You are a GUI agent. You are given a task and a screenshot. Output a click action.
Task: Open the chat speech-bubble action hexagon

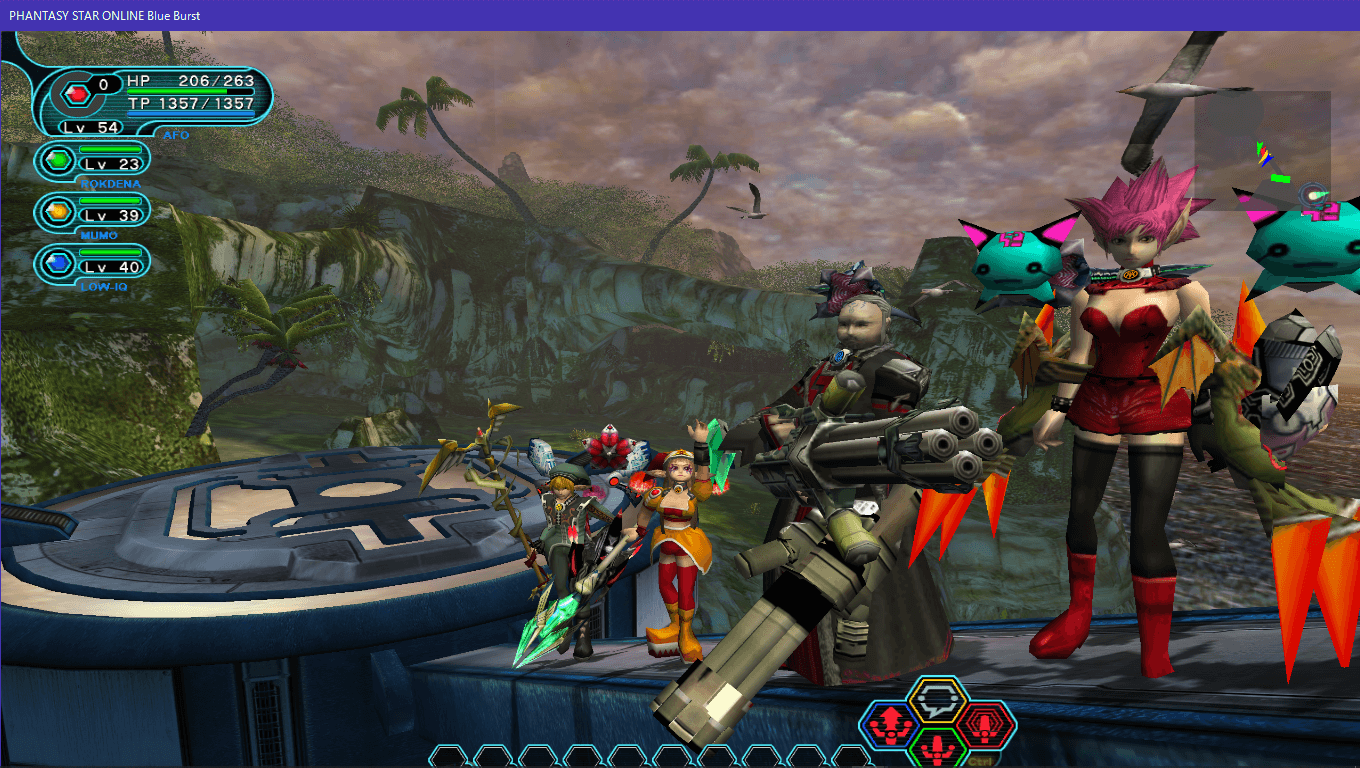click(x=937, y=702)
